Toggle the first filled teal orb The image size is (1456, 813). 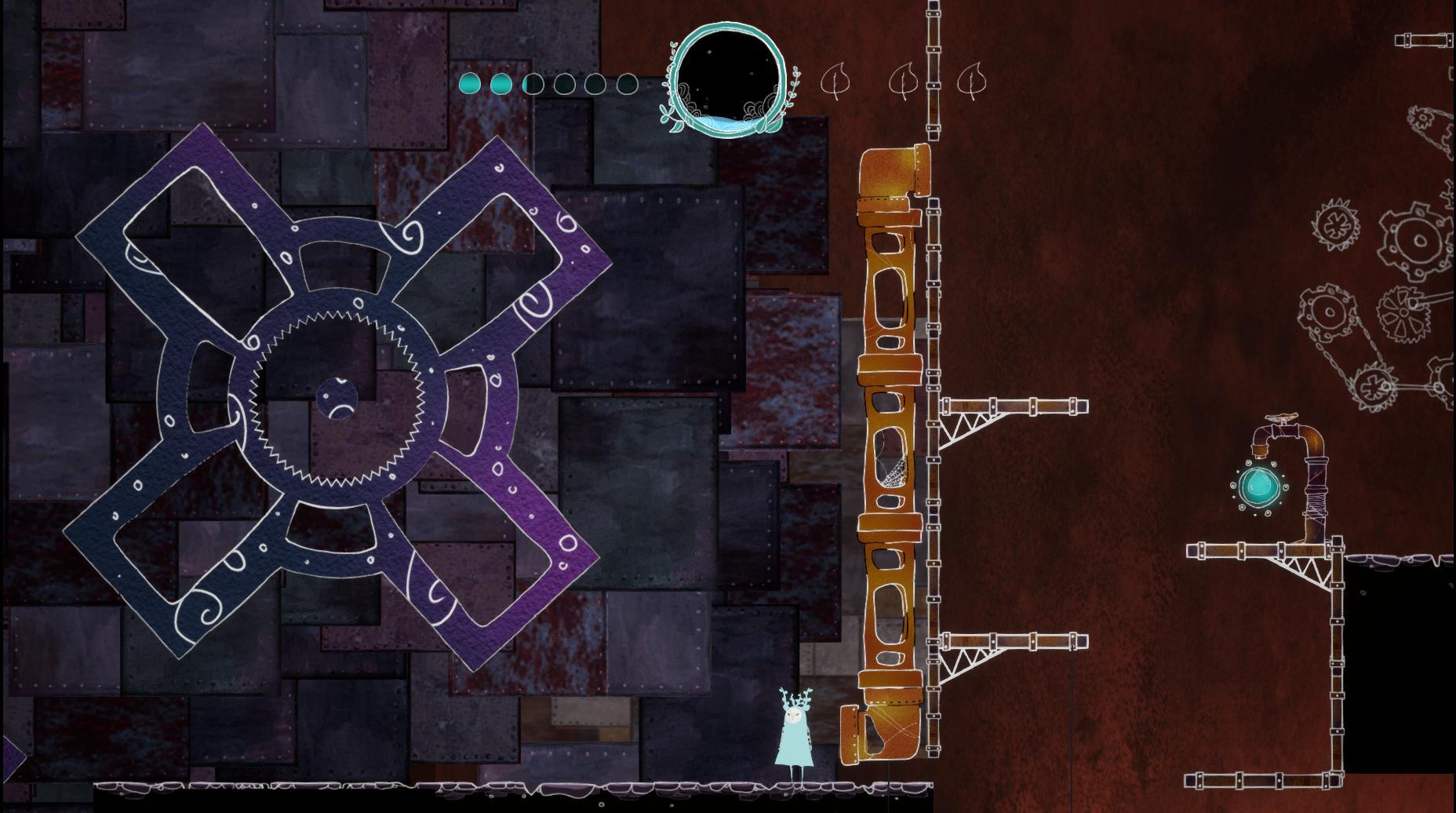pyautogui.click(x=470, y=83)
